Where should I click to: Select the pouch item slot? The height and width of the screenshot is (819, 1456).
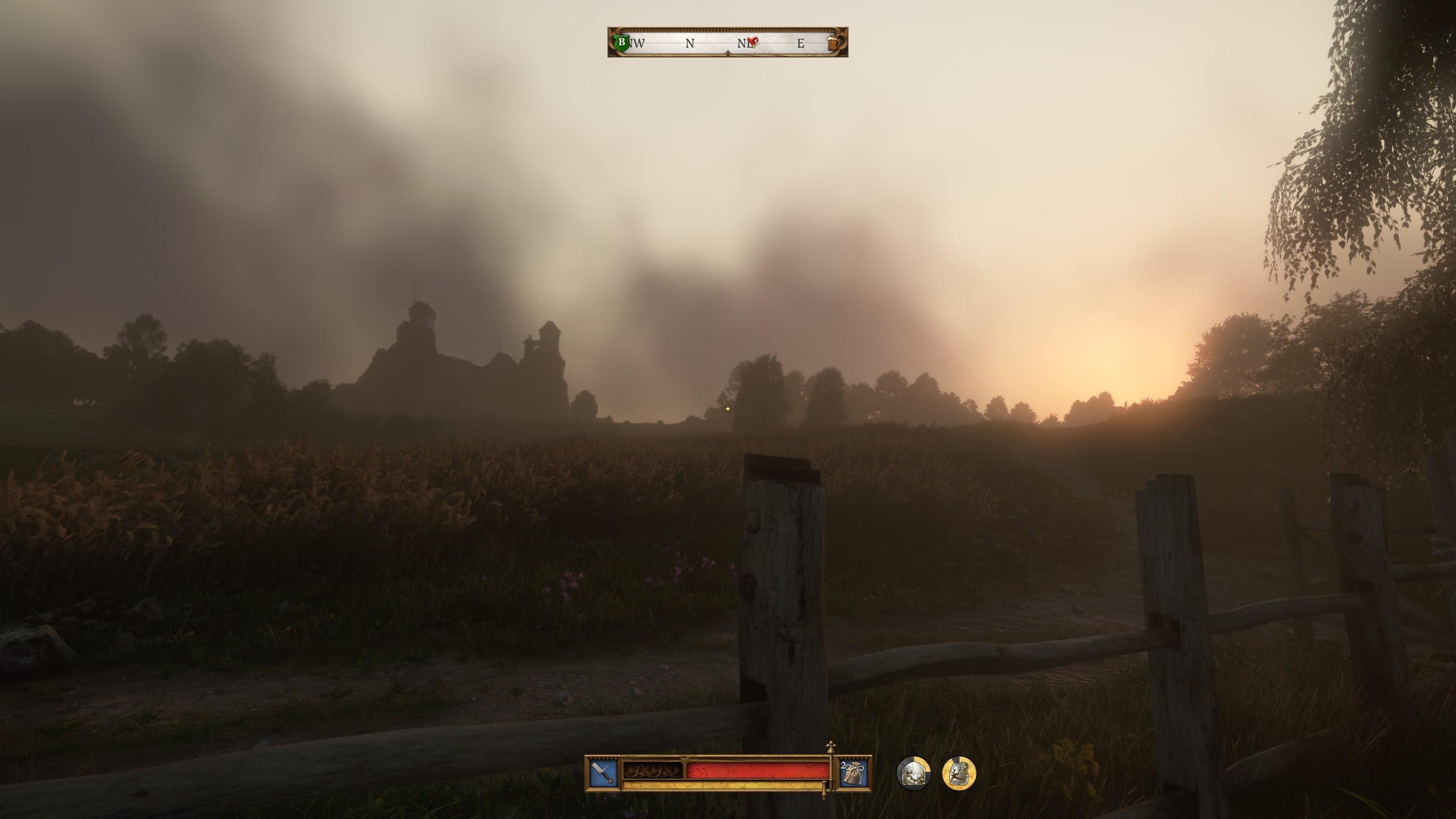[x=854, y=774]
